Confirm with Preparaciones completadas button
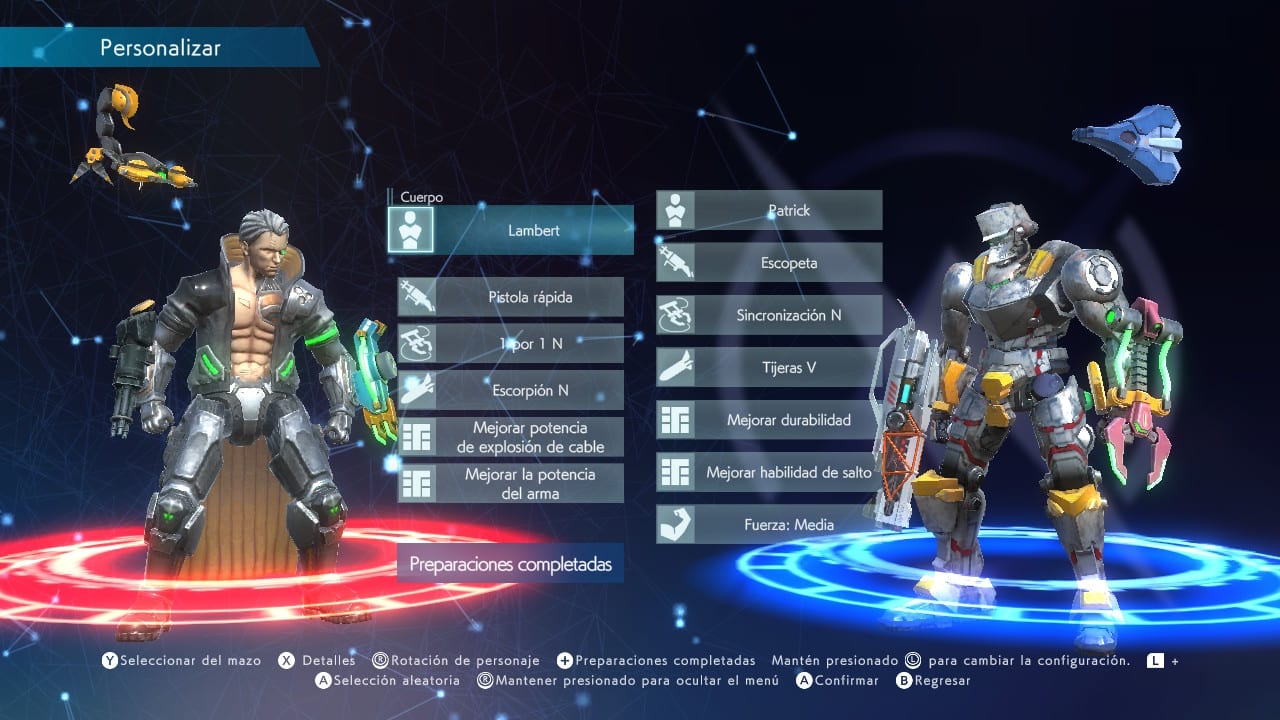This screenshot has width=1280, height=720. point(510,564)
